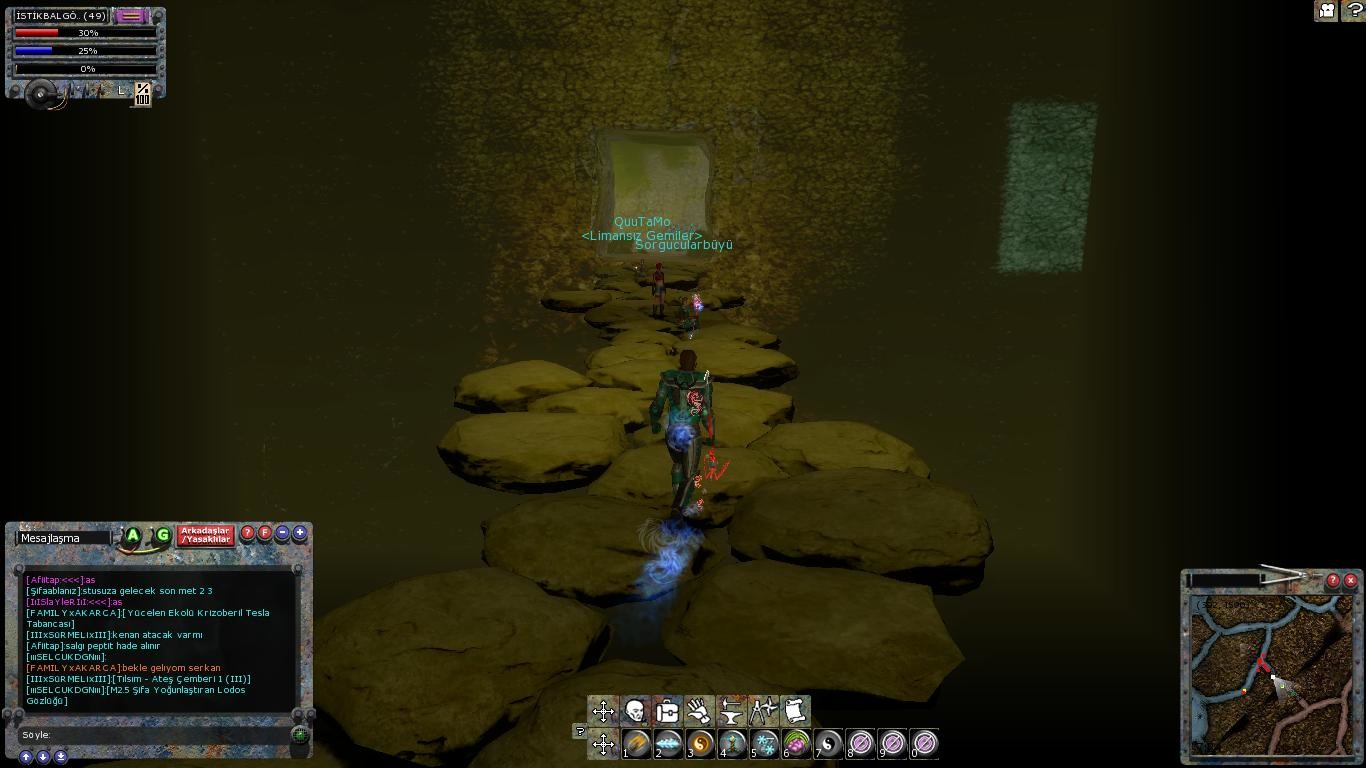
Task: Use the snowflake skill in slot 5
Action: [765, 743]
